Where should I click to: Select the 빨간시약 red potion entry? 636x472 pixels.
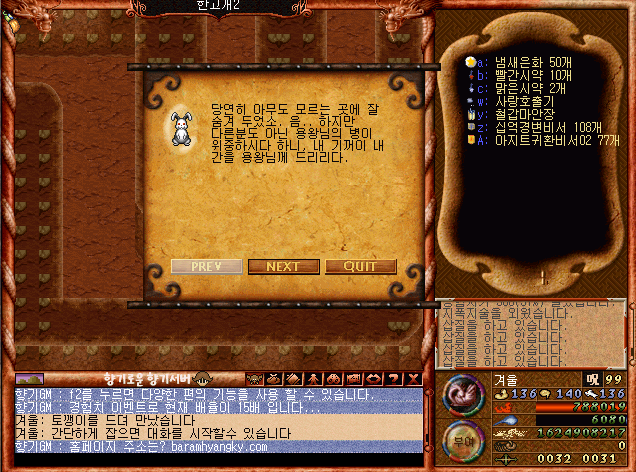tap(516, 75)
